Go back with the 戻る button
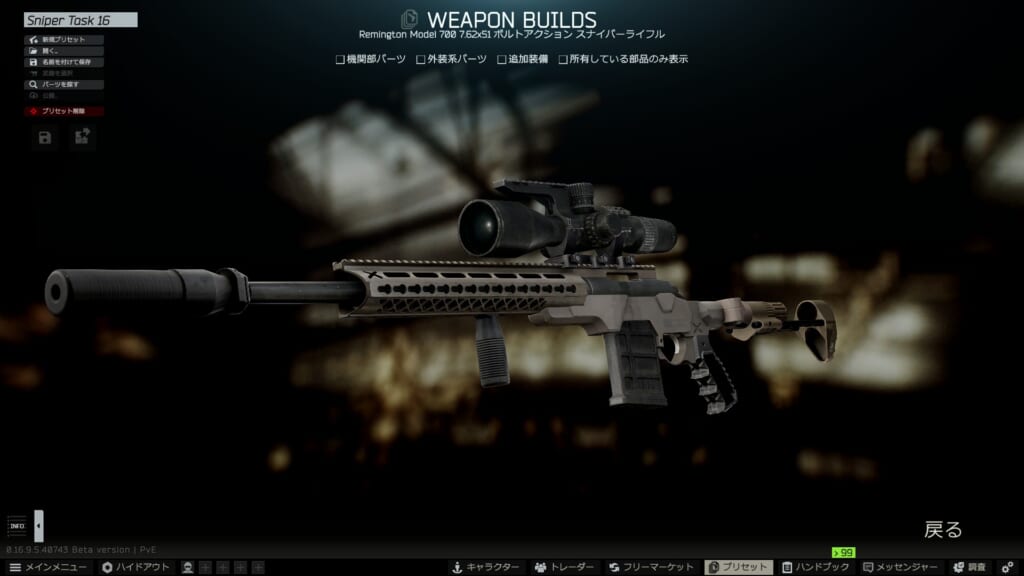Screen dimensions: 1024x576 click(x=942, y=530)
